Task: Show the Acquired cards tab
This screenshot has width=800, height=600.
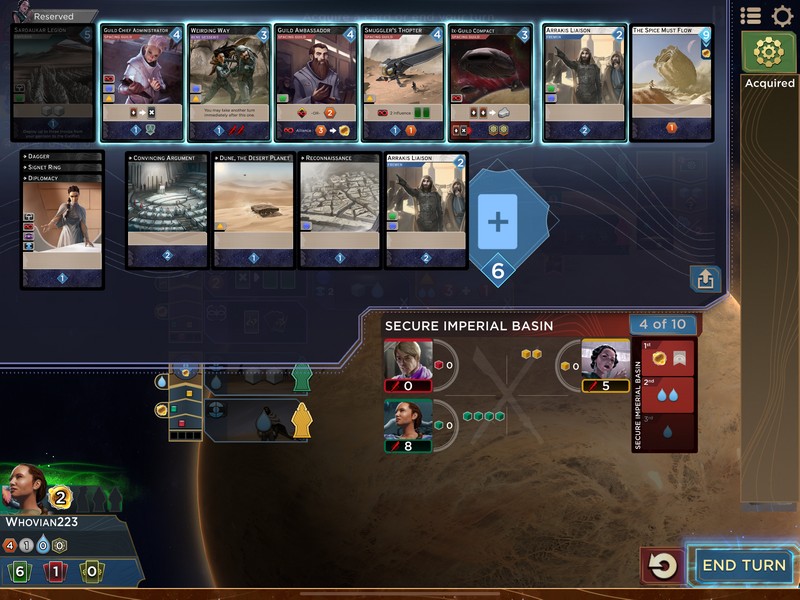Action: pos(769,59)
